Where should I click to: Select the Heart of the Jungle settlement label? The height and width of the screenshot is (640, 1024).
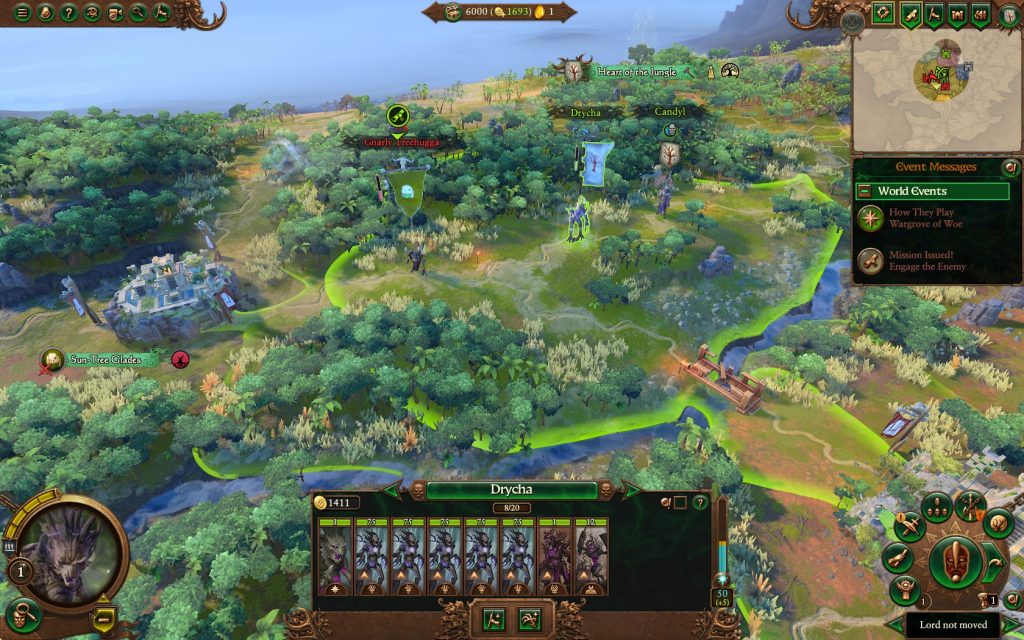(x=637, y=72)
